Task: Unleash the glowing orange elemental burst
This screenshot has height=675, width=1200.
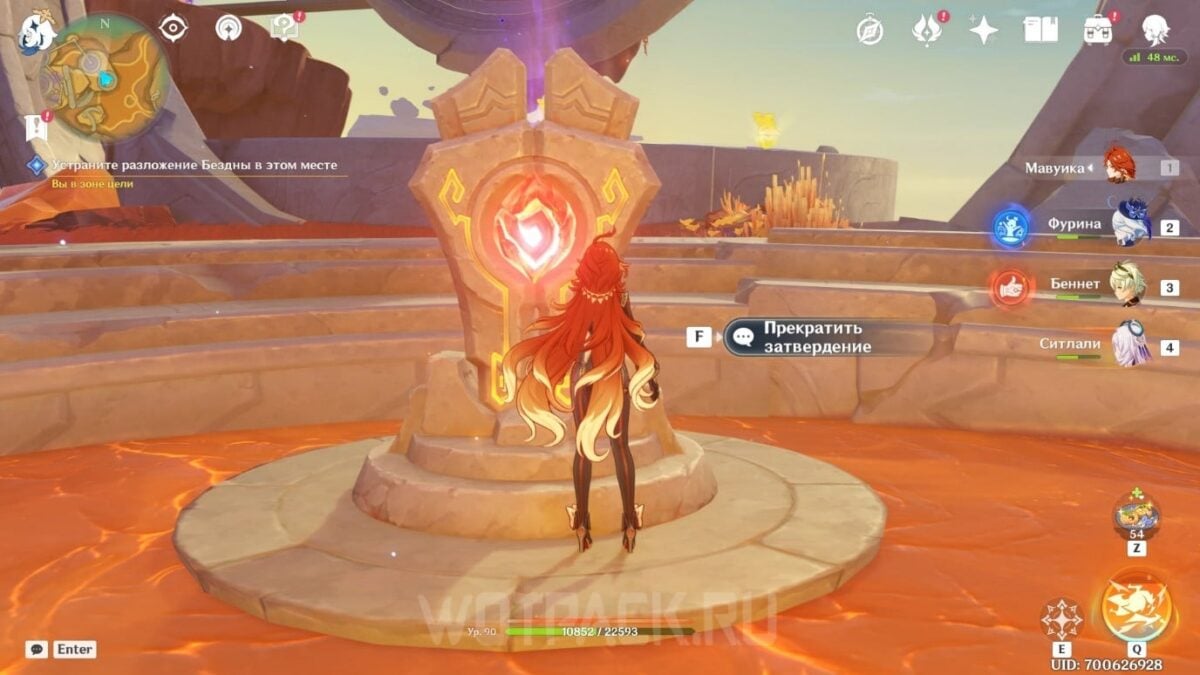Action: point(1135,610)
